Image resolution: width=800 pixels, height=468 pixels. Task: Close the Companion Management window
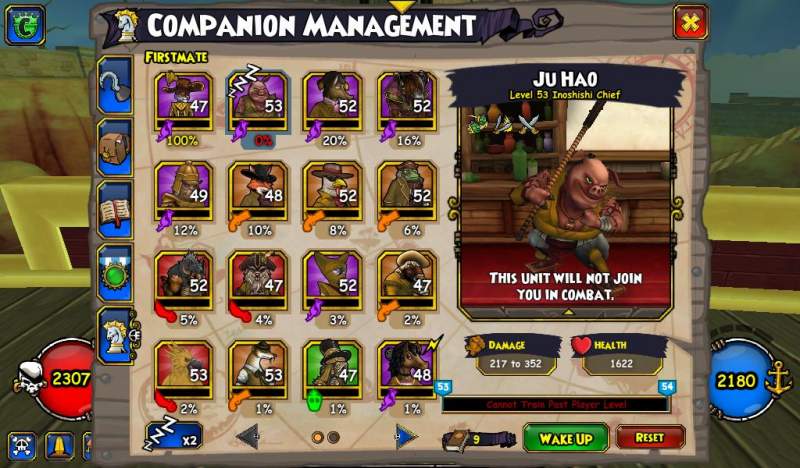point(690,22)
